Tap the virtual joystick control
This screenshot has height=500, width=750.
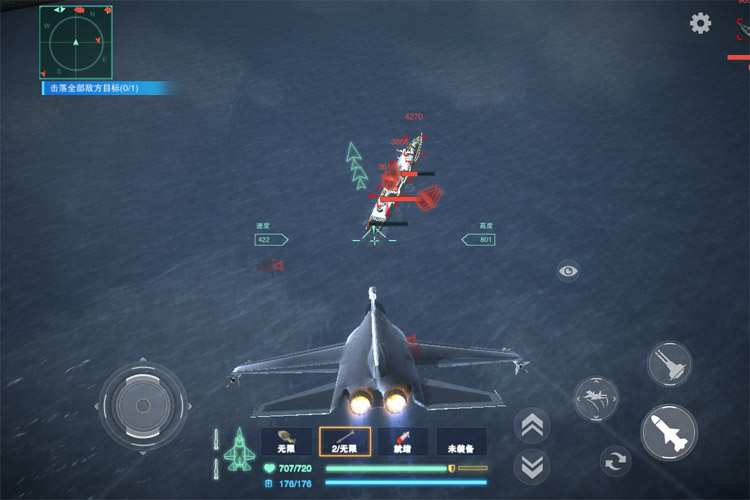coord(141,406)
